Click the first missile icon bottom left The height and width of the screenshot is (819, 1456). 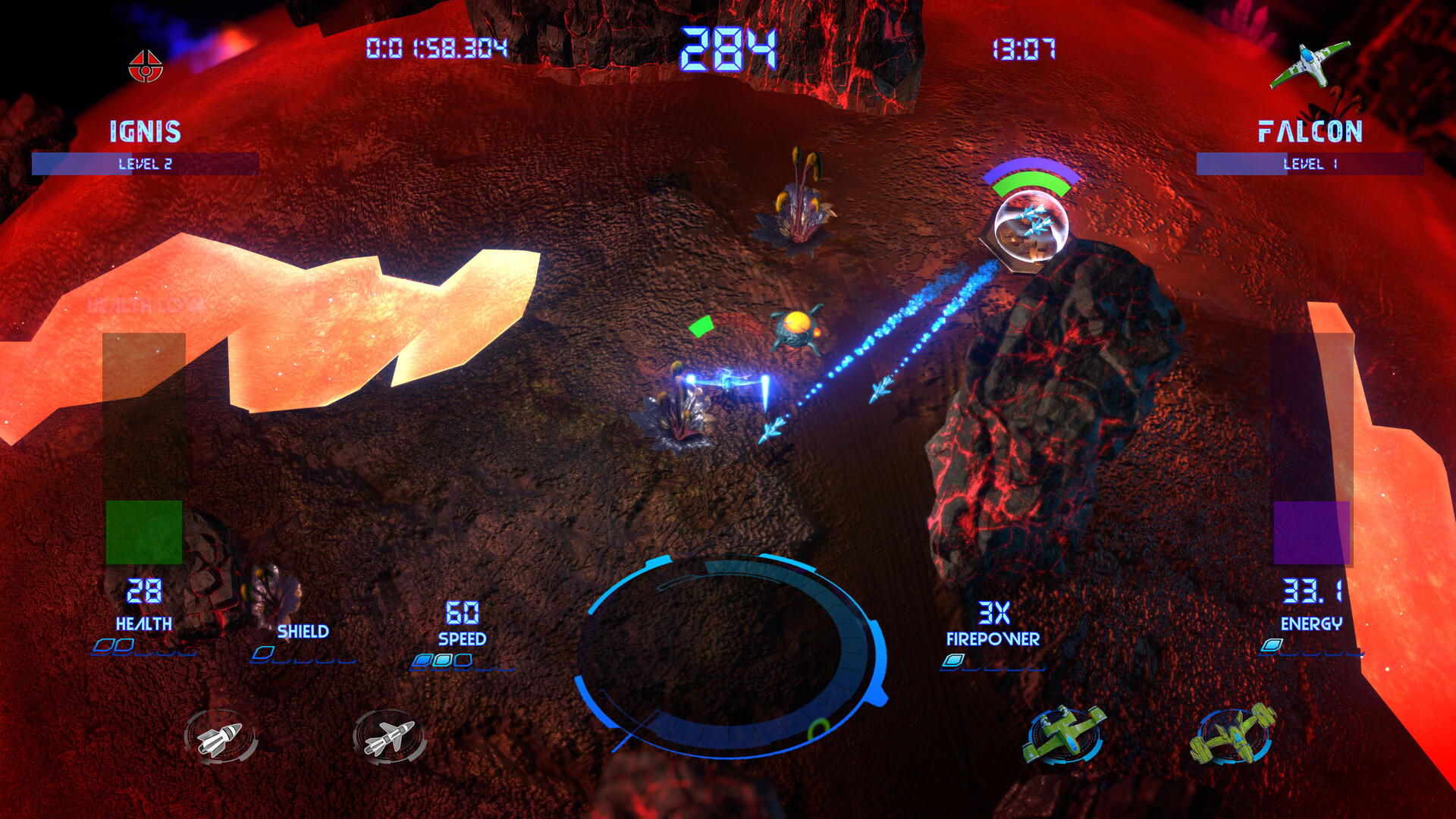221,737
